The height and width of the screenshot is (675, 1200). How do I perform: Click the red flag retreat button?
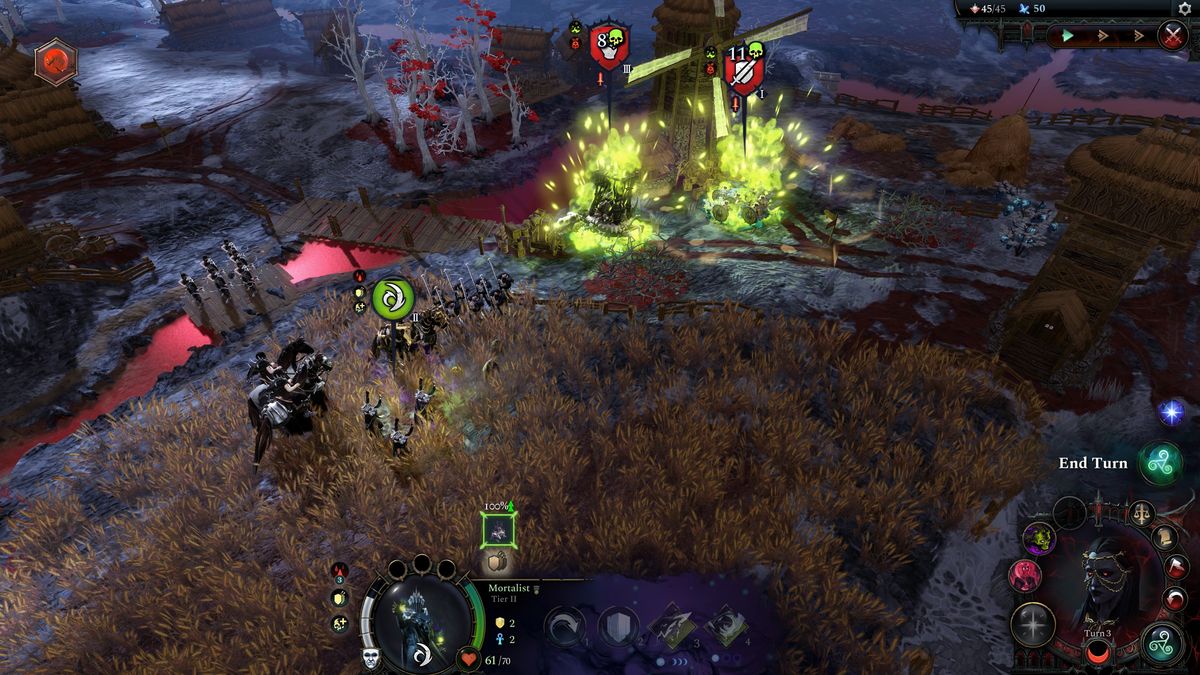pos(1176,569)
